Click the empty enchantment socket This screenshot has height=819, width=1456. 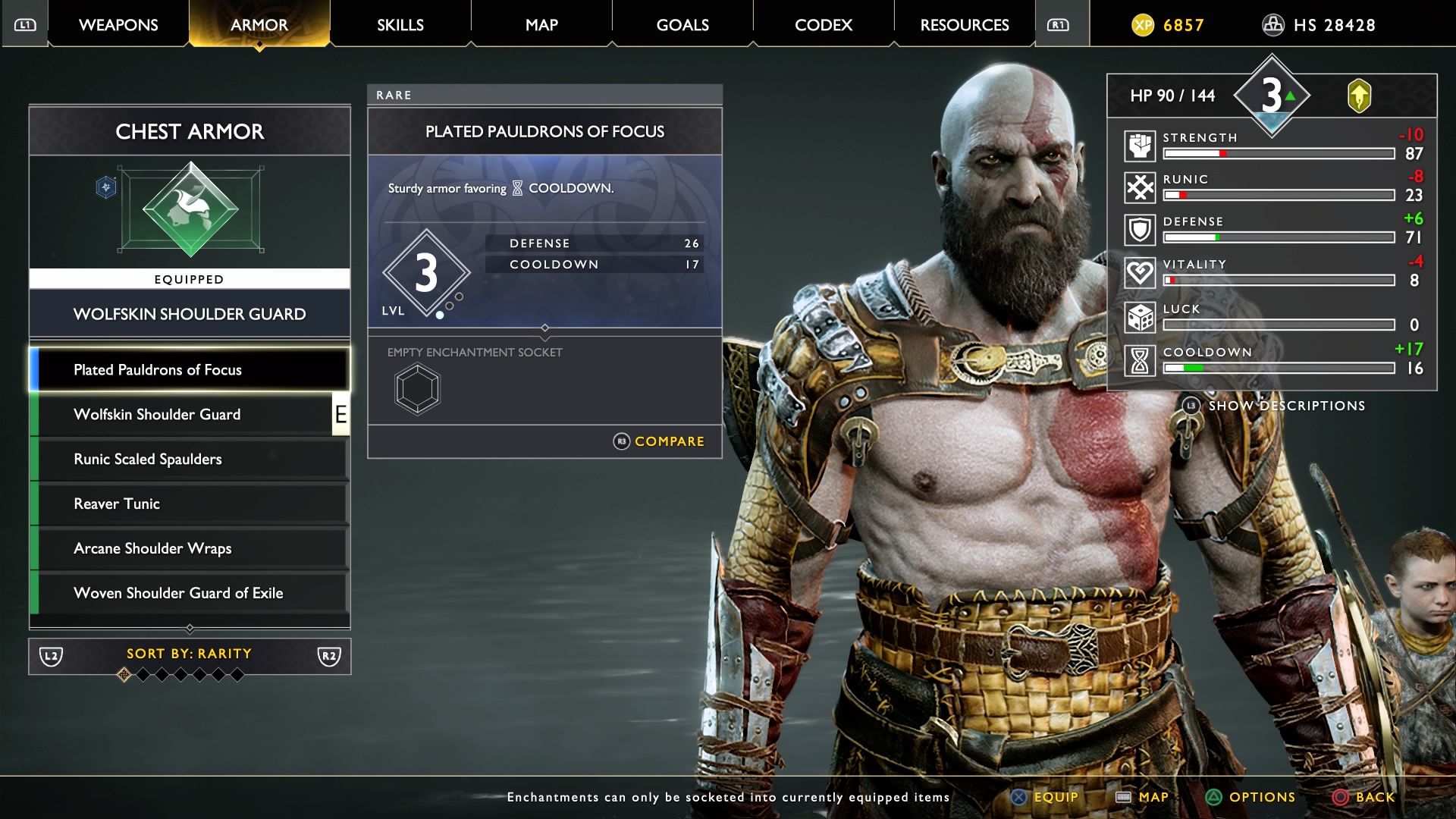417,390
